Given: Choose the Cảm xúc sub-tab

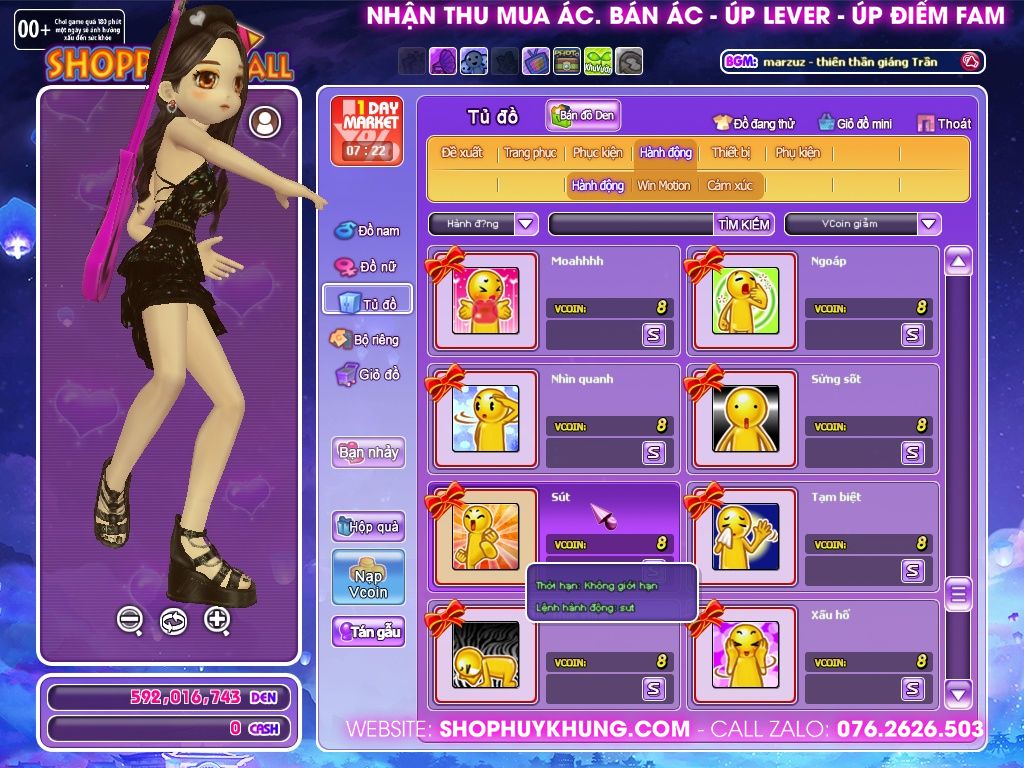Looking at the screenshot, I should tap(729, 185).
